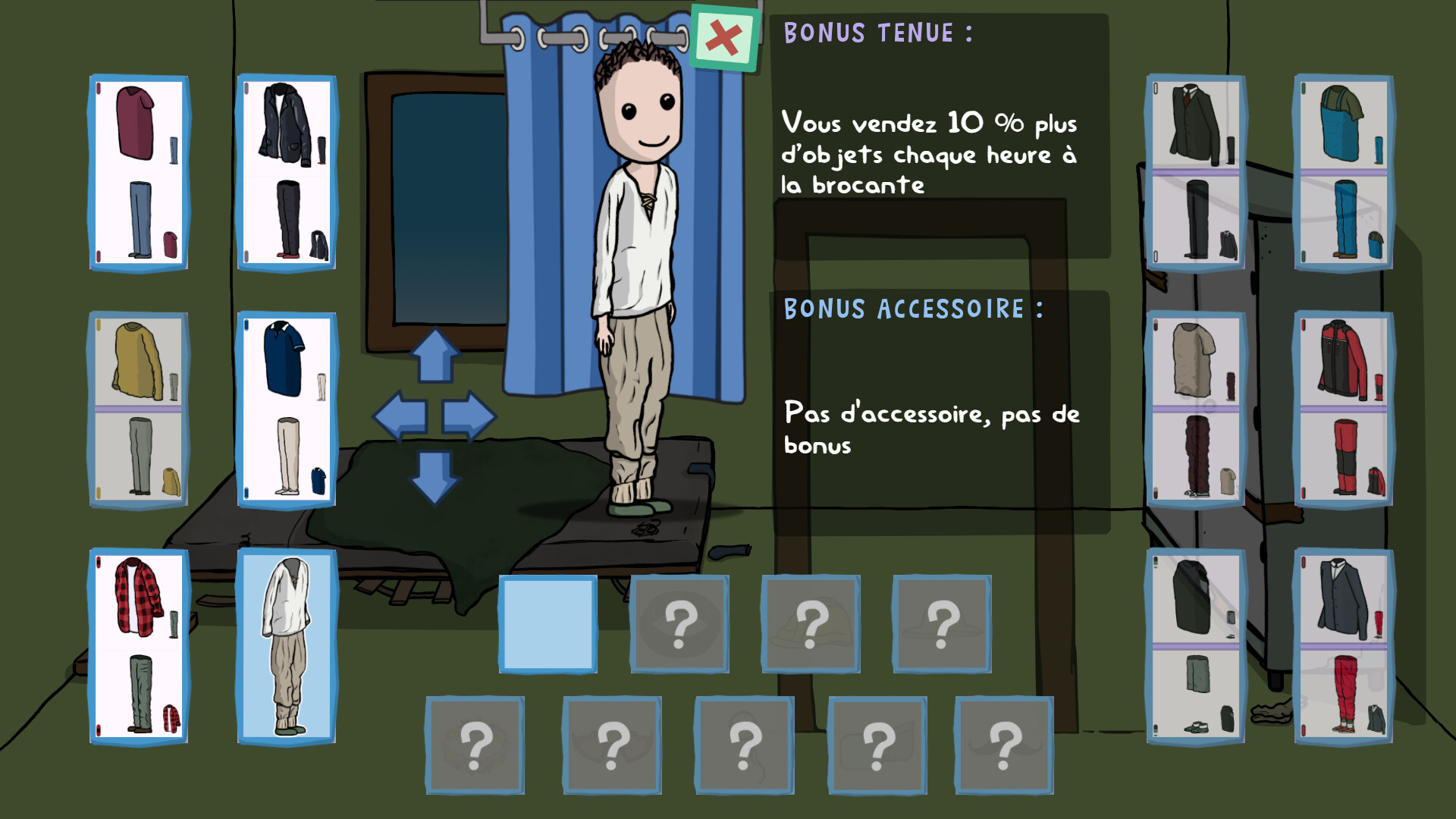Open the locked hat accessory slot
This screenshot has width=1456, height=819.
tap(810, 624)
